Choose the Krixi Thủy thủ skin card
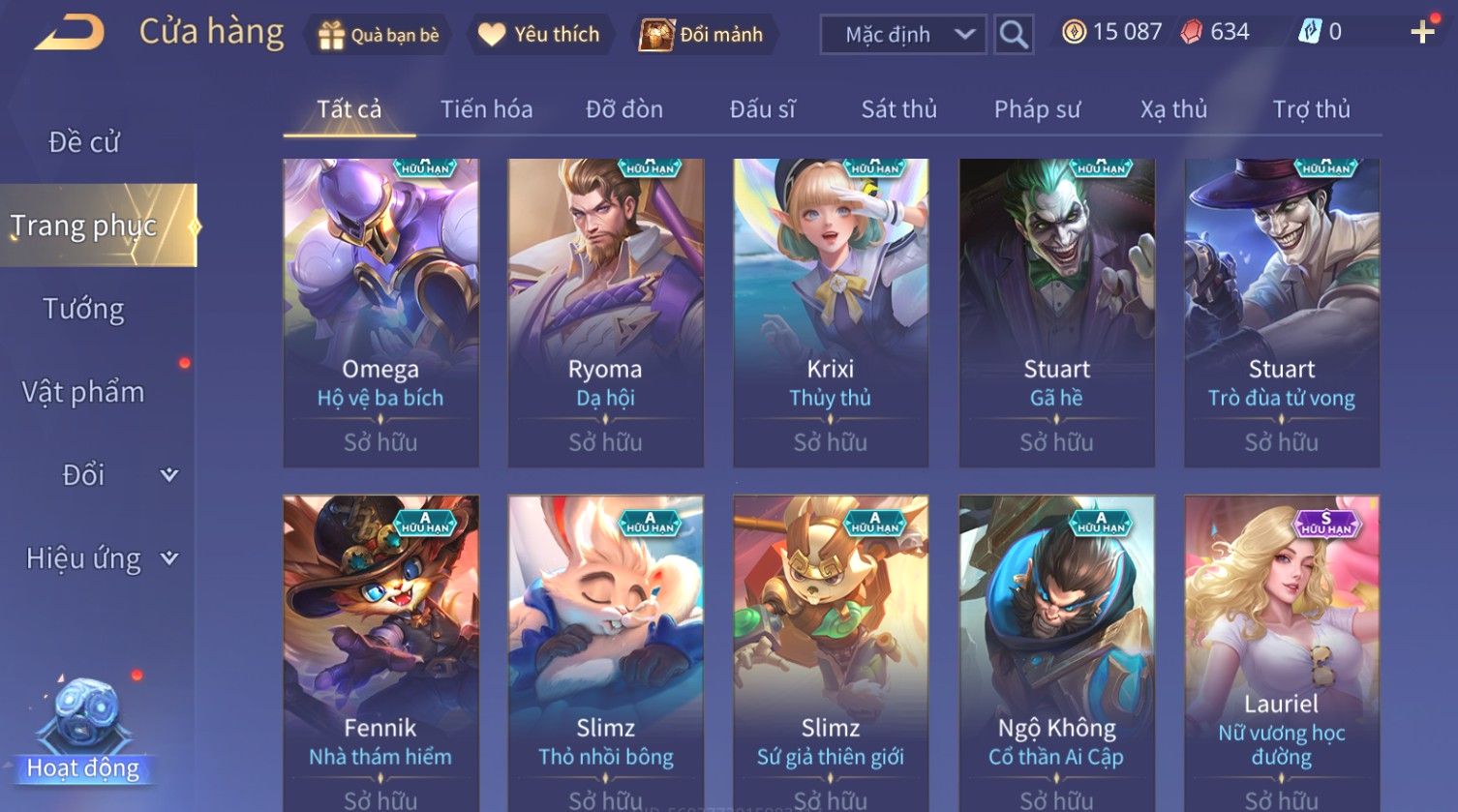This screenshot has height=812, width=1458. (x=831, y=312)
